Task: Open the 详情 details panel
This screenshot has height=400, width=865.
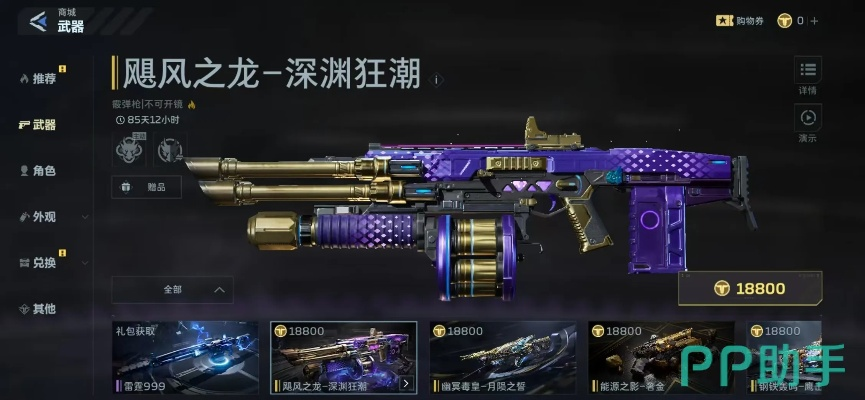Action: (x=808, y=76)
